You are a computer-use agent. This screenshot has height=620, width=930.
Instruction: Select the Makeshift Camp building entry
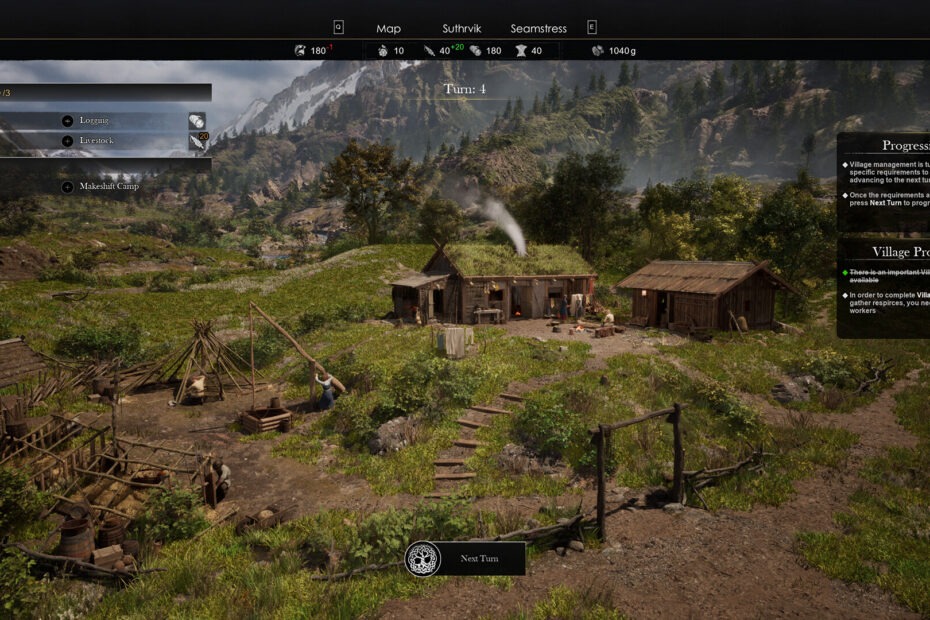[67, 187]
